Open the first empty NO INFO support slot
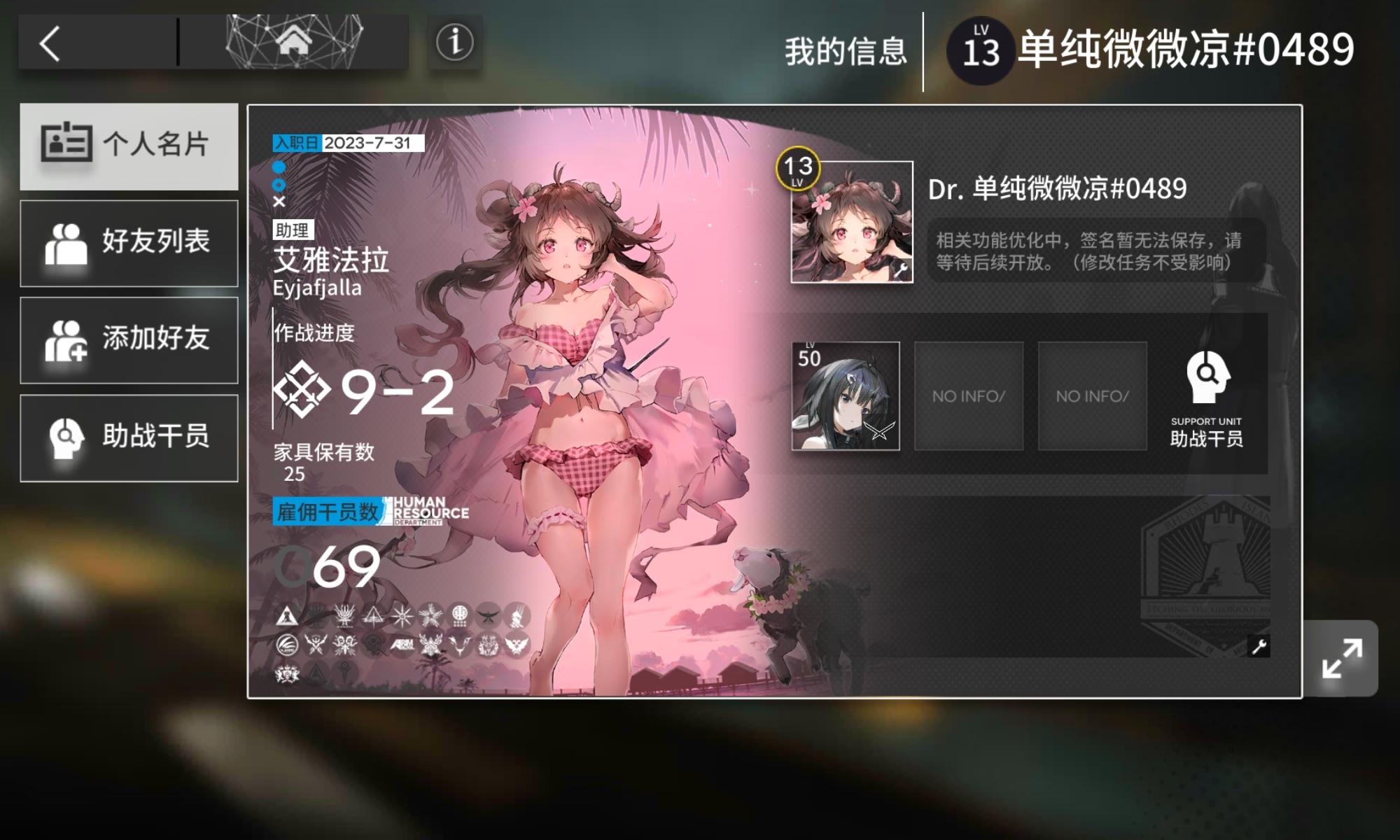Screen dimensions: 1400x840 click(x=969, y=395)
